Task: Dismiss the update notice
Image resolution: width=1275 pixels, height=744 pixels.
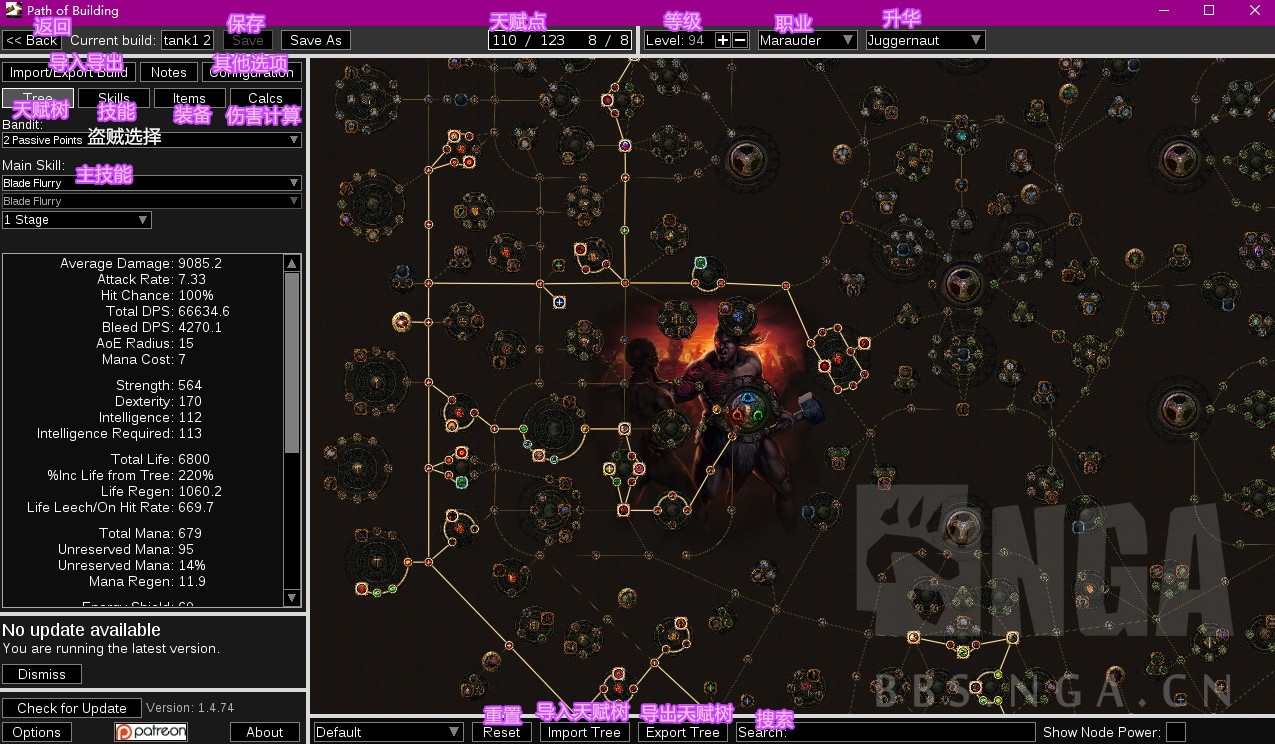Action: [x=42, y=674]
